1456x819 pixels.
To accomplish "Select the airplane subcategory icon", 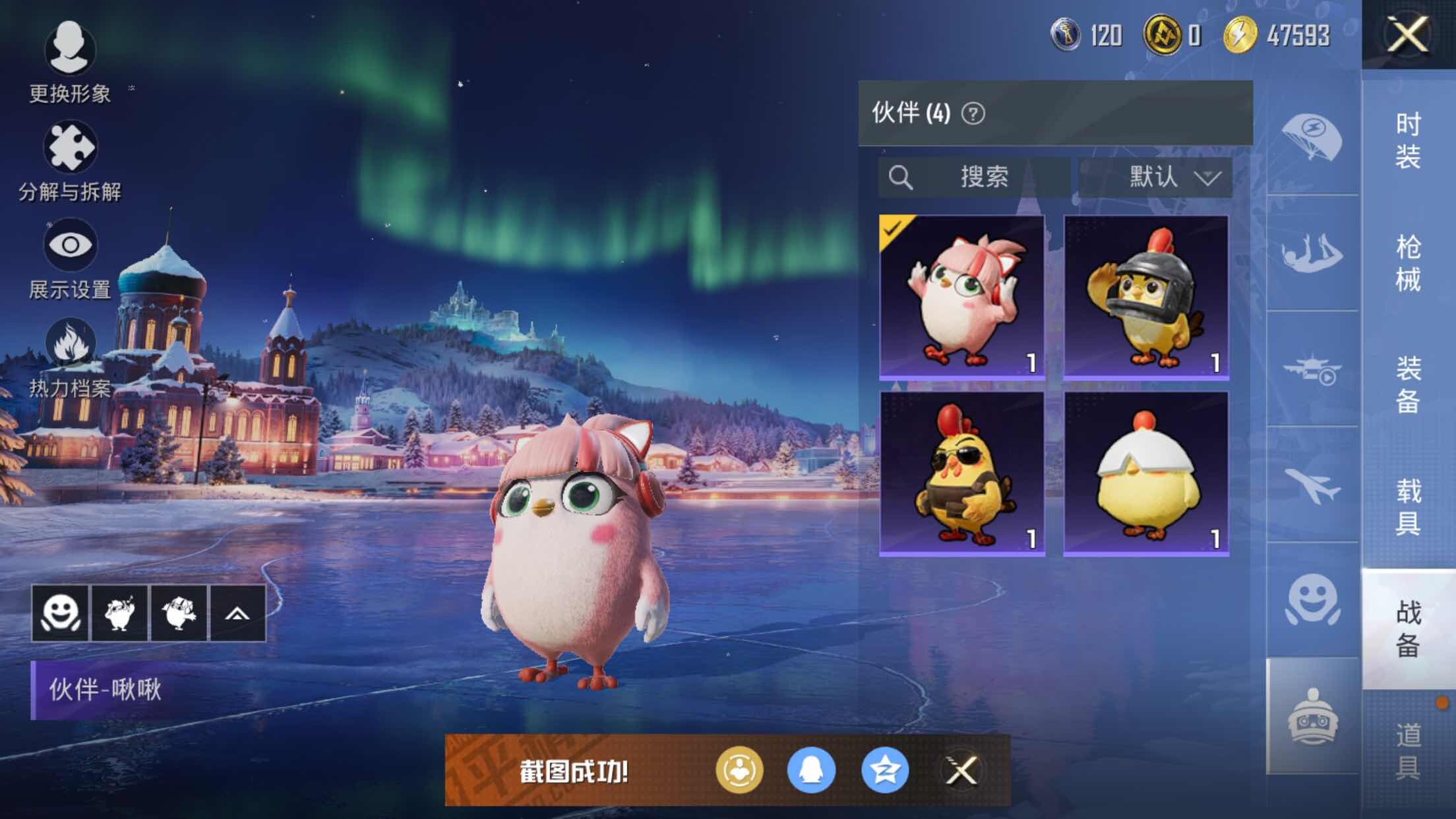I will tap(1312, 486).
